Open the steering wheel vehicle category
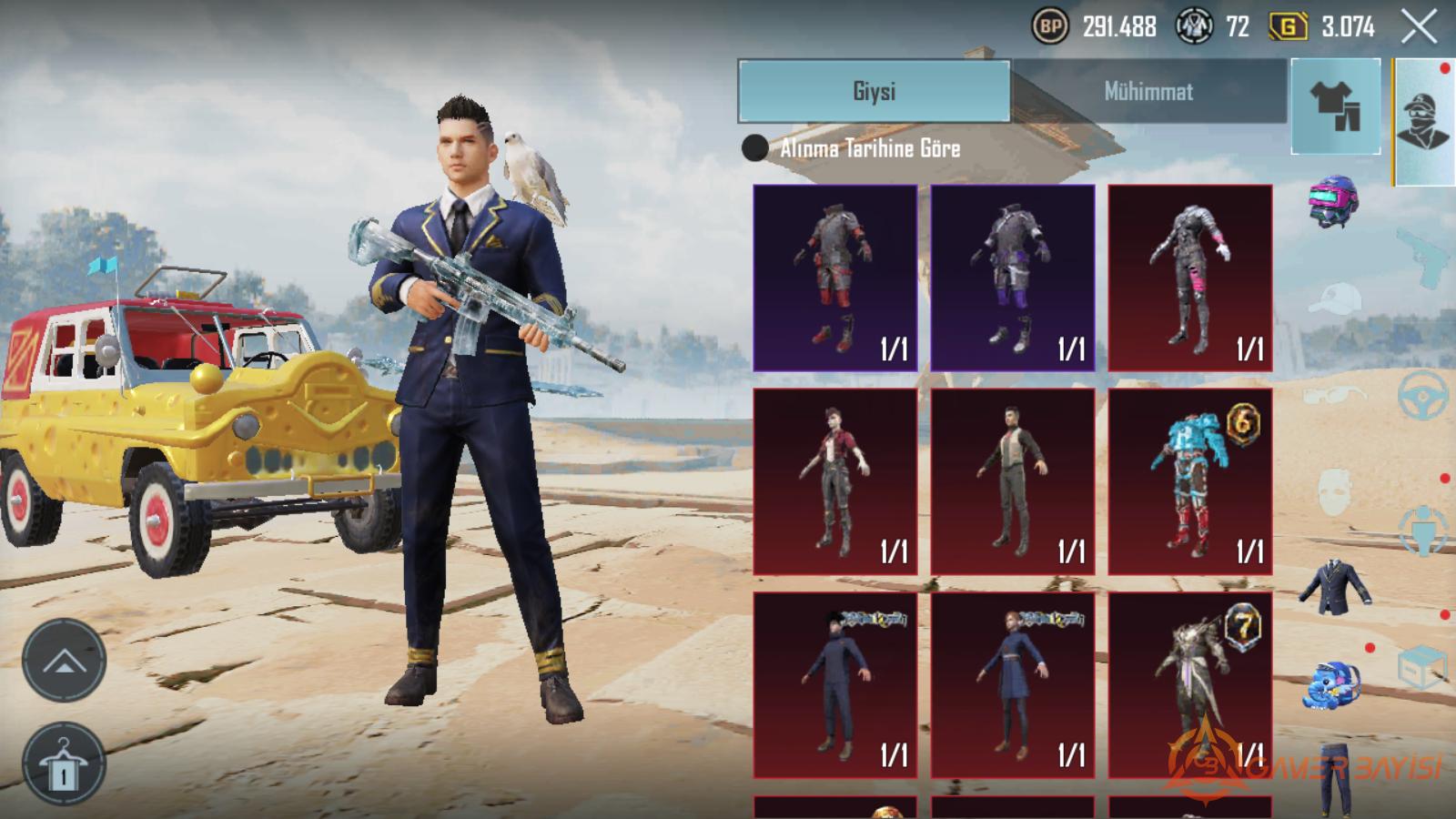1456x819 pixels. coord(1424,393)
